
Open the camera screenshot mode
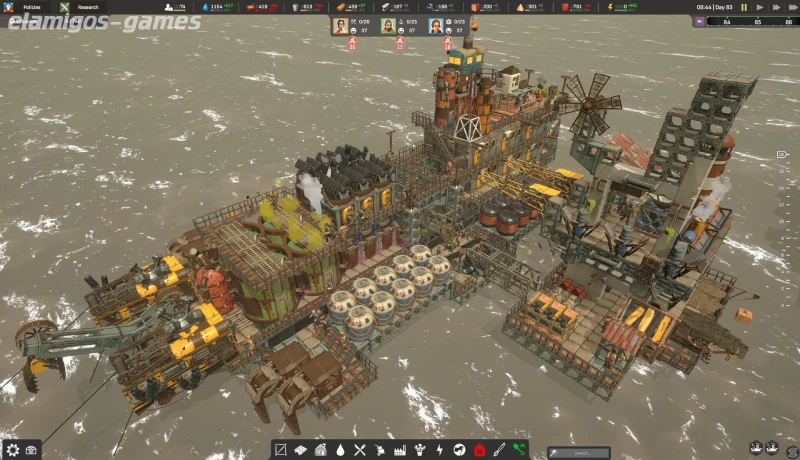pos(31,449)
